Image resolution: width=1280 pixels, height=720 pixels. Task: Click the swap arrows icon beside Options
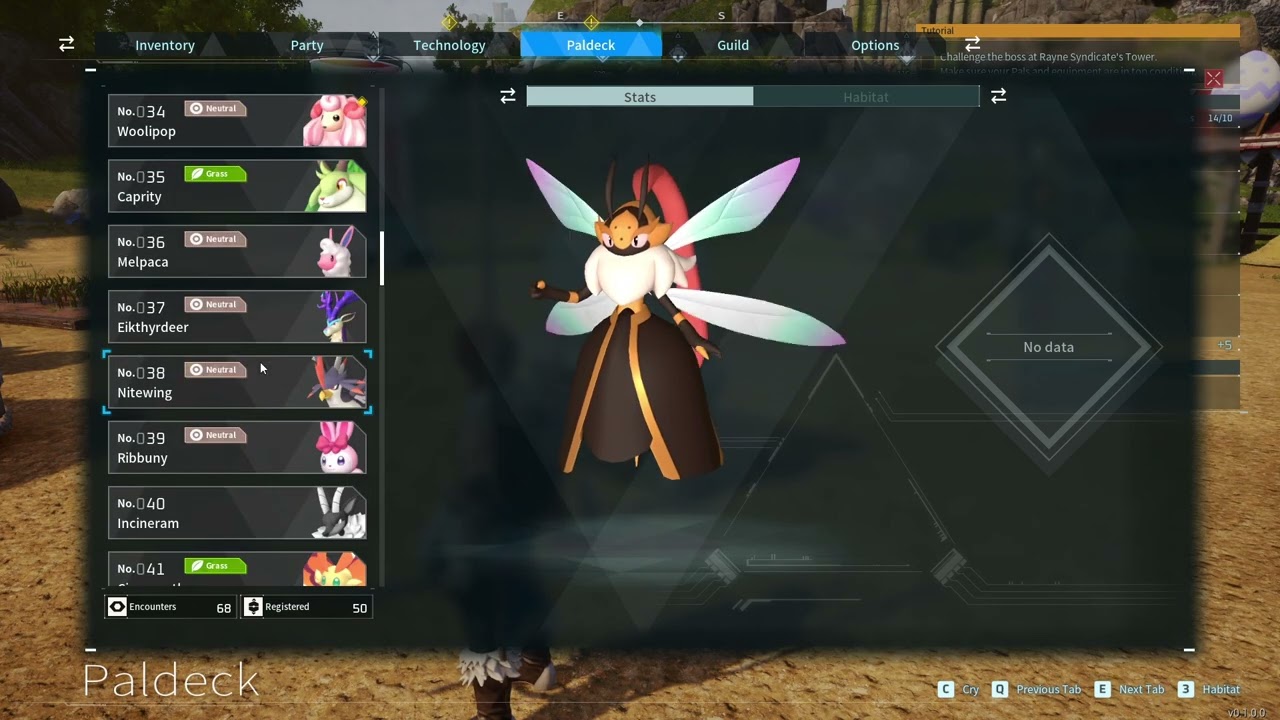tap(971, 44)
